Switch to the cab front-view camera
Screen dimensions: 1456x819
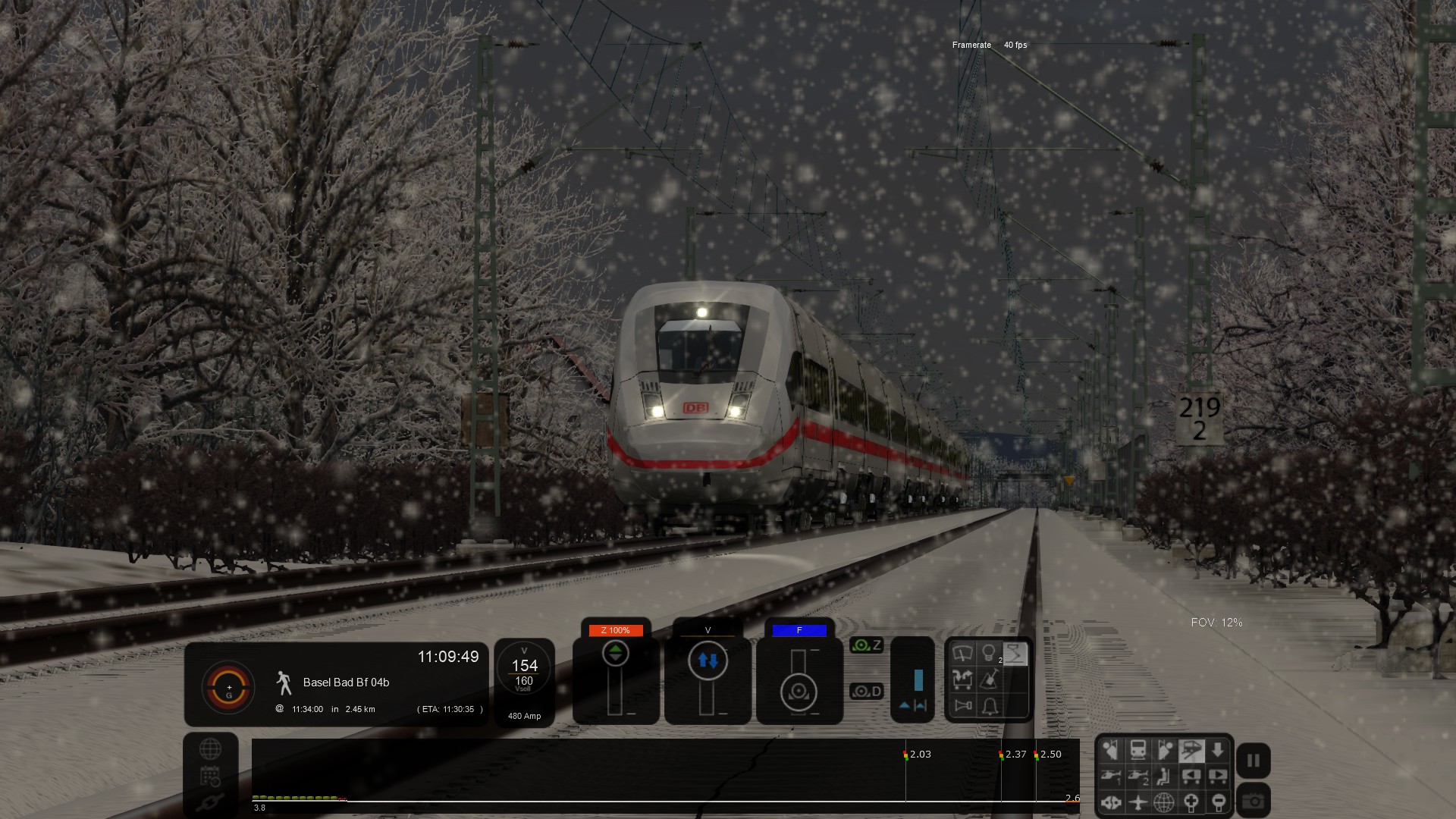[x=1137, y=751]
